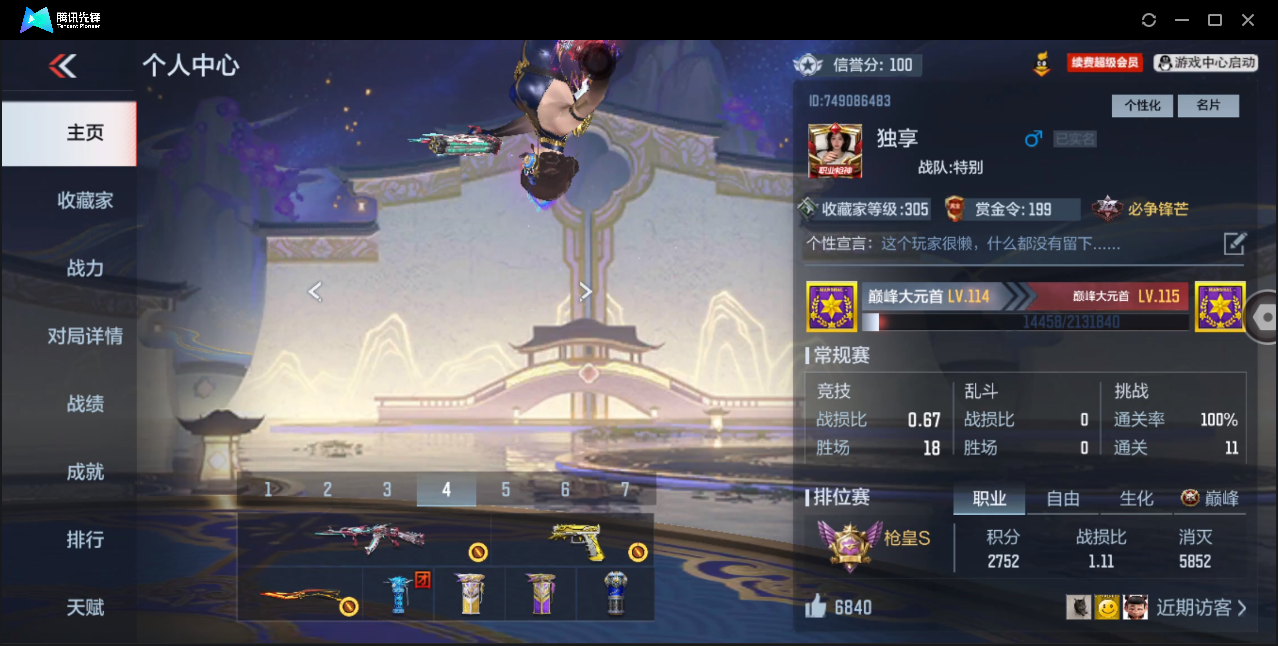The width and height of the screenshot is (1278, 646).
Task: View the 战绩 record page
Action: [x=85, y=404]
